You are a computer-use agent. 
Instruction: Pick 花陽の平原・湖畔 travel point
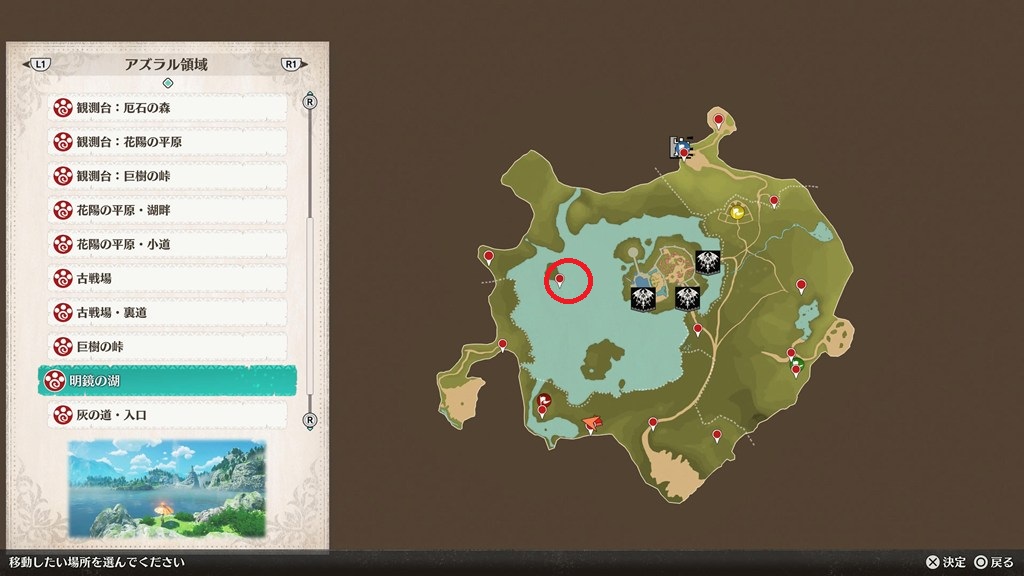167,209
